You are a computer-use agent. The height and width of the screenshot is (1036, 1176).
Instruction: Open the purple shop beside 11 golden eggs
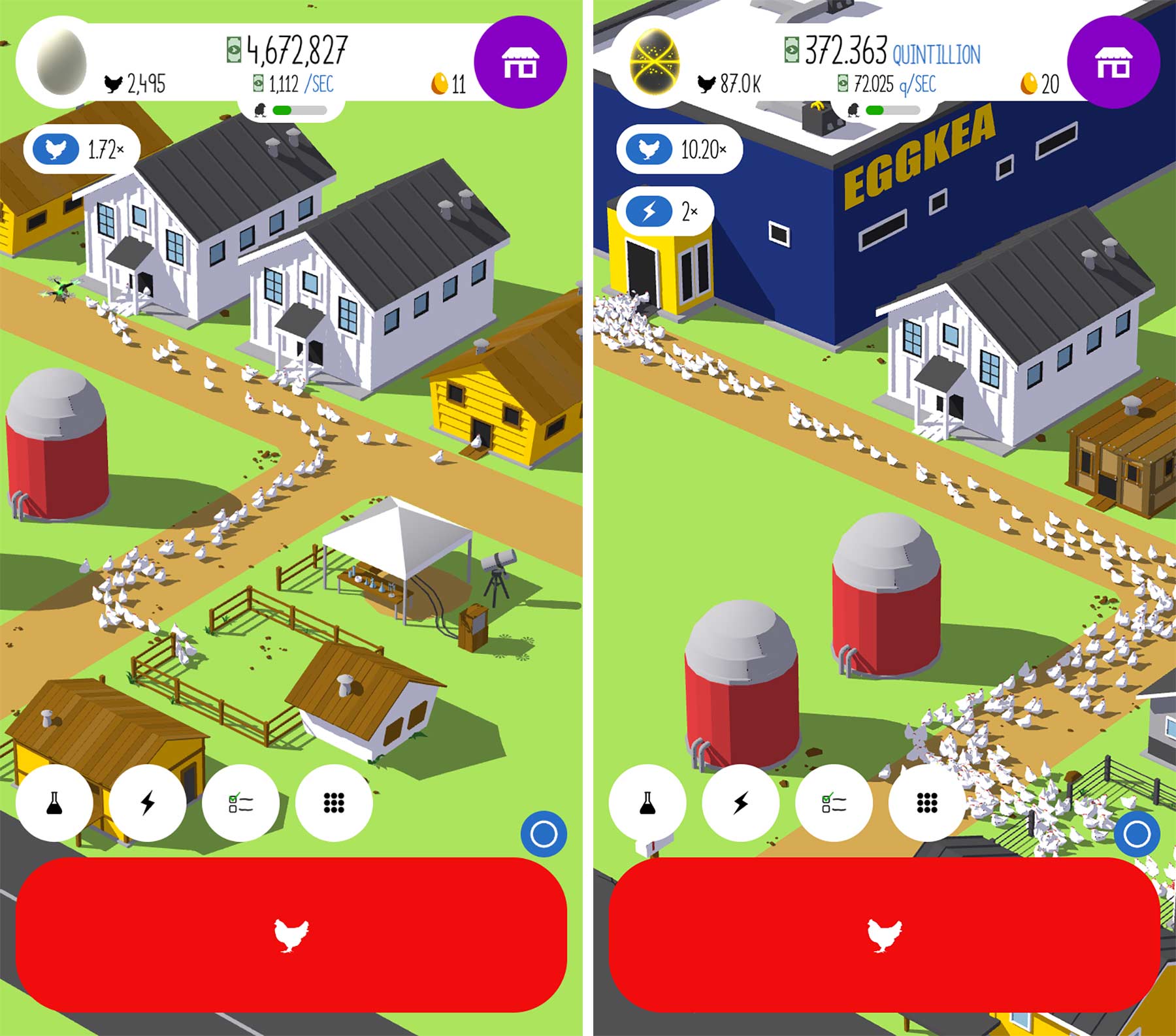pyautogui.click(x=520, y=62)
